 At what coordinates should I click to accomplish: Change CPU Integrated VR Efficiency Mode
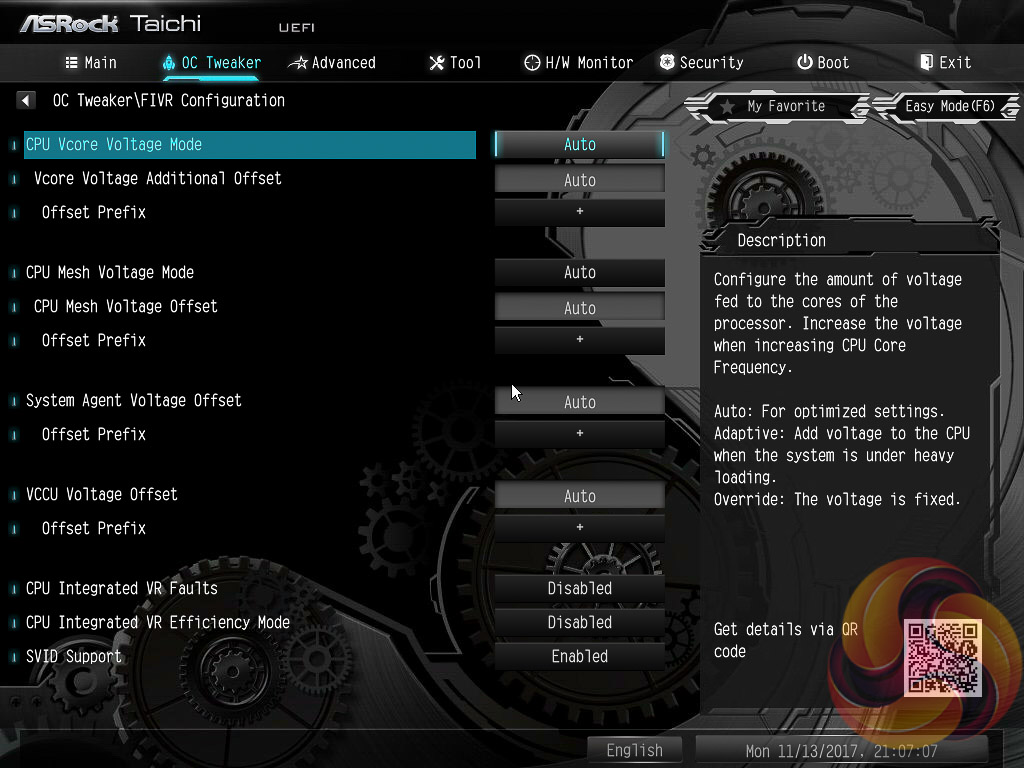point(579,622)
